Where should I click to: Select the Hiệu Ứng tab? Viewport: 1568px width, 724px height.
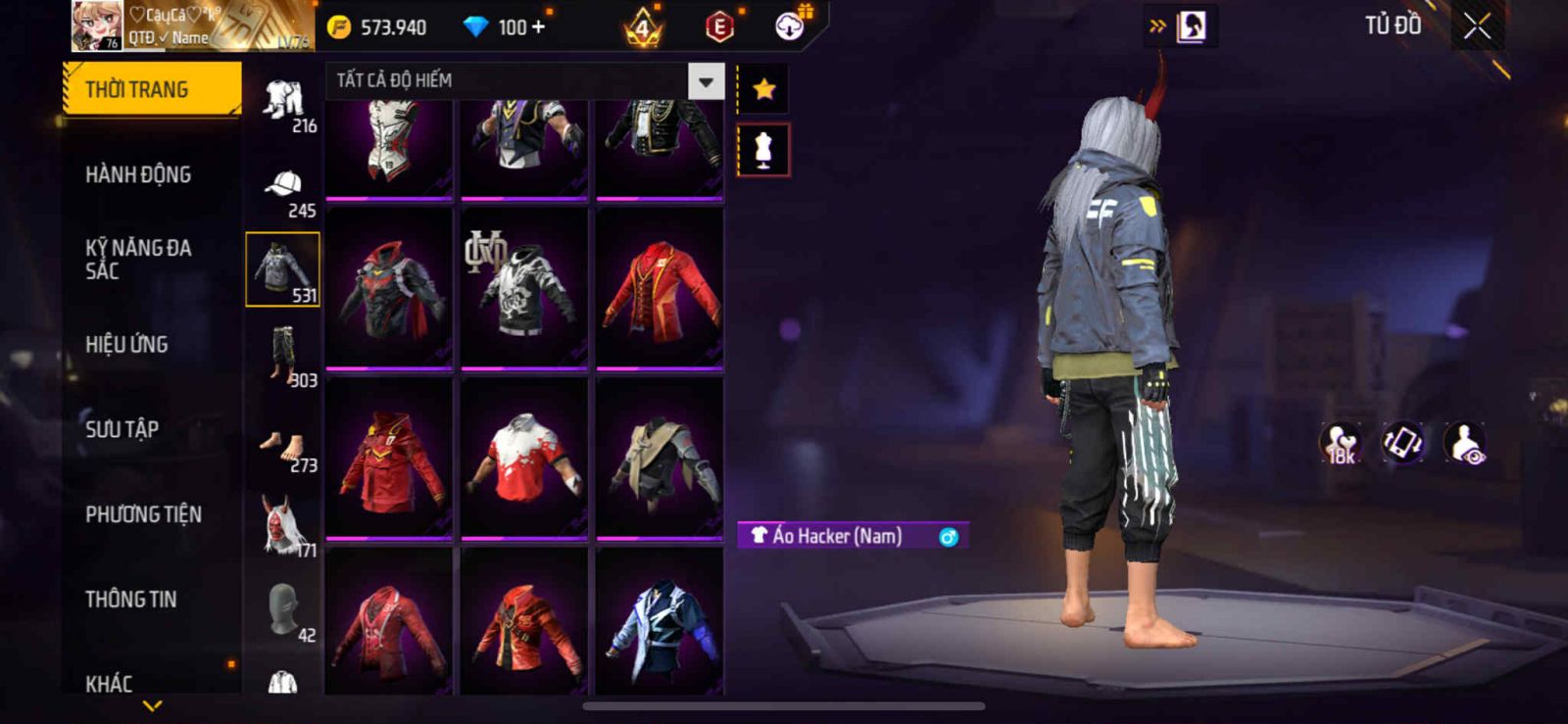126,344
